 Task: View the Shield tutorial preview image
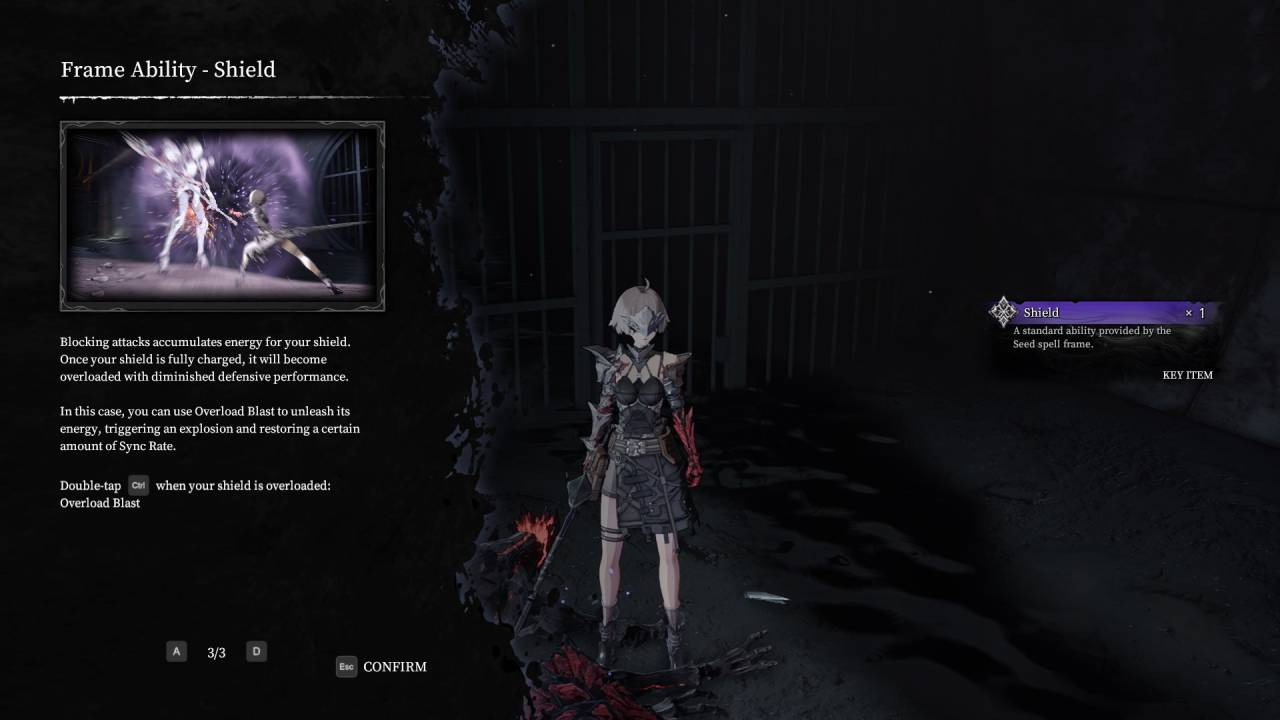(222, 216)
